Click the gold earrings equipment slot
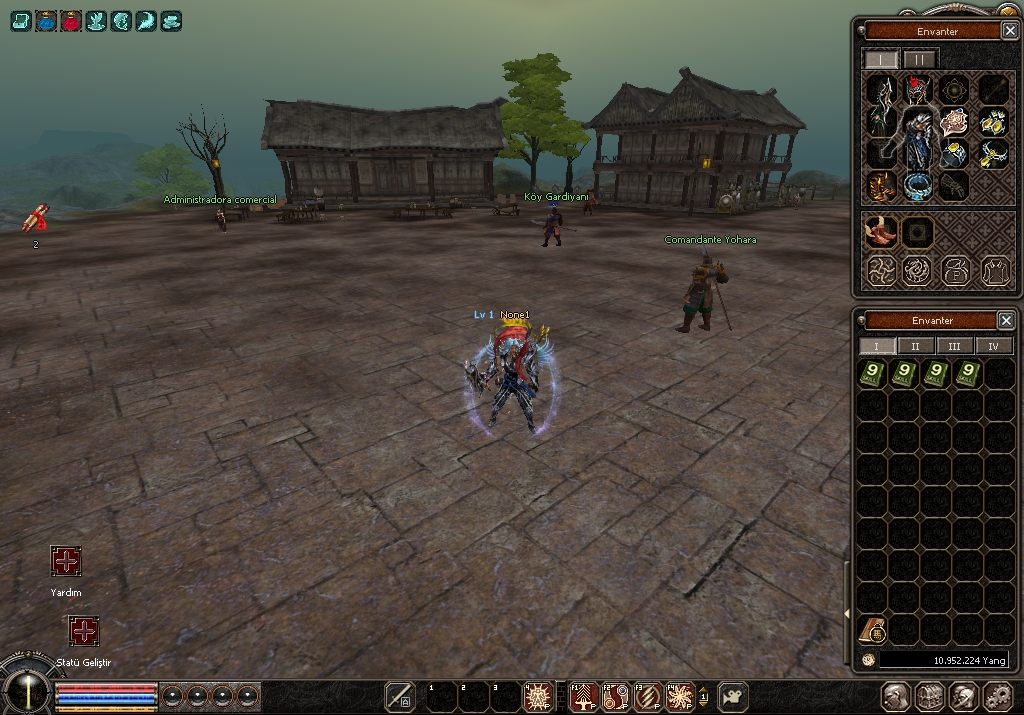This screenshot has width=1024, height=715. click(x=993, y=123)
